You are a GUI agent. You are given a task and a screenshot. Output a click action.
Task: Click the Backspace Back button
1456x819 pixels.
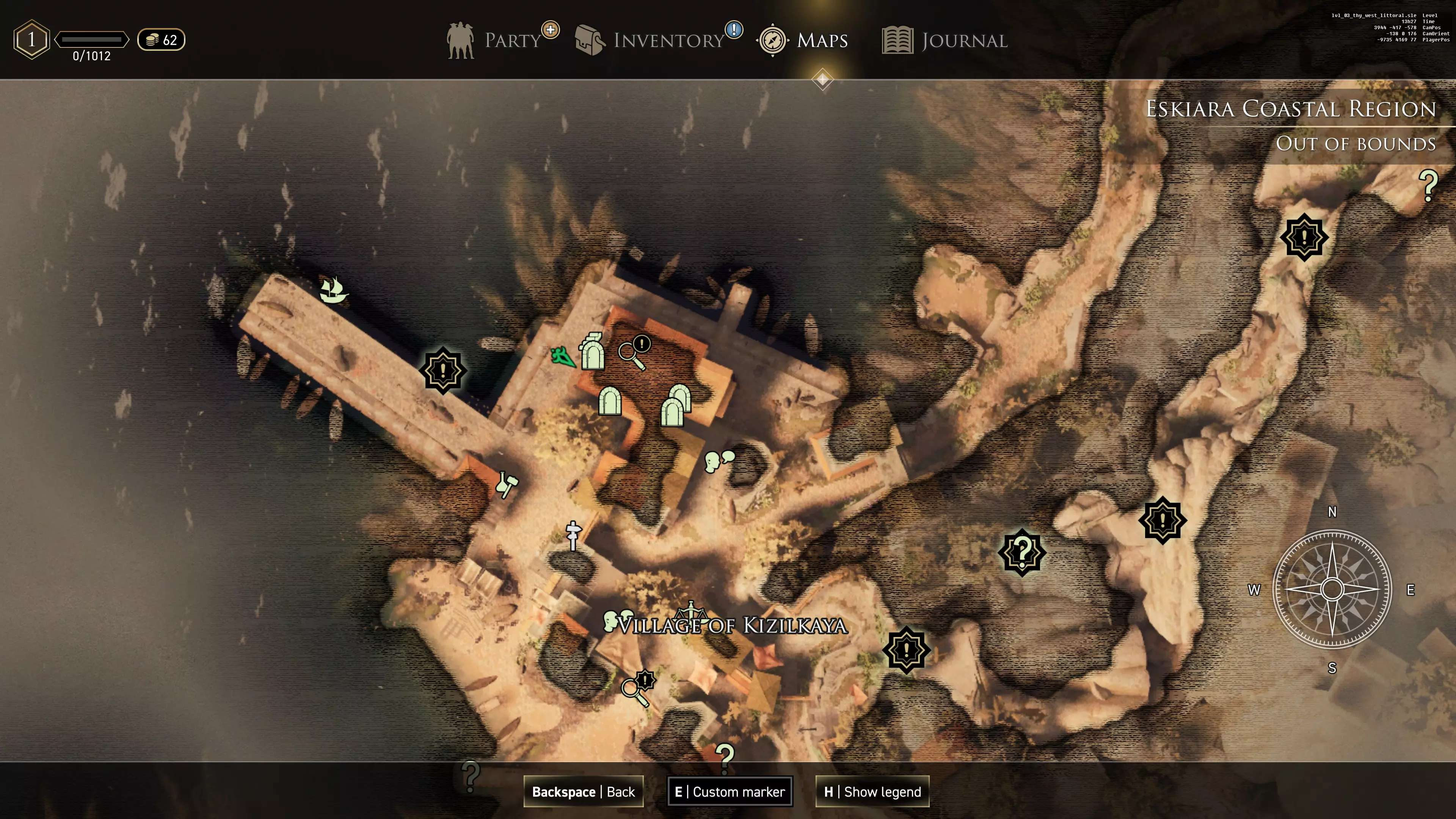point(583,791)
